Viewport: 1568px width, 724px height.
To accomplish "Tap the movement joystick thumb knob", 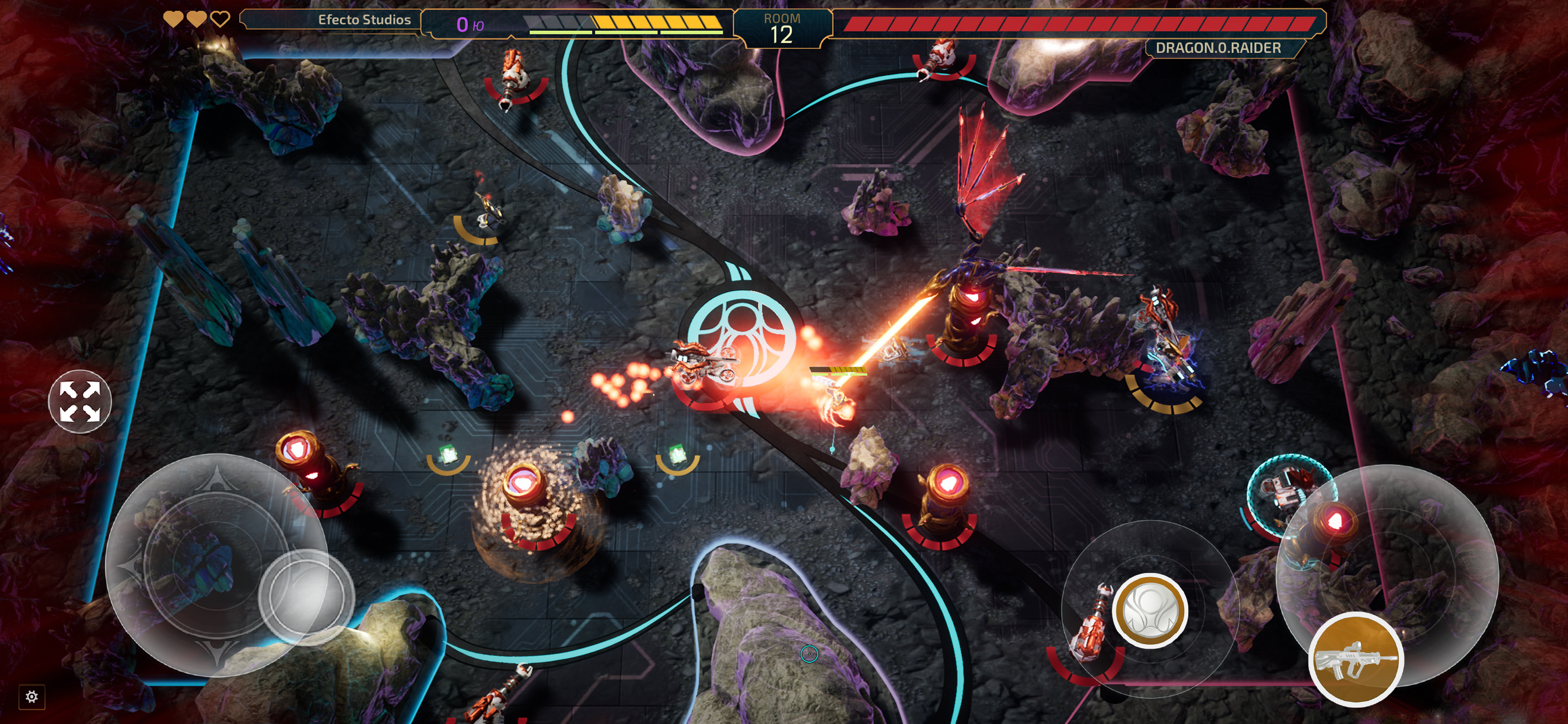I will click(x=306, y=596).
